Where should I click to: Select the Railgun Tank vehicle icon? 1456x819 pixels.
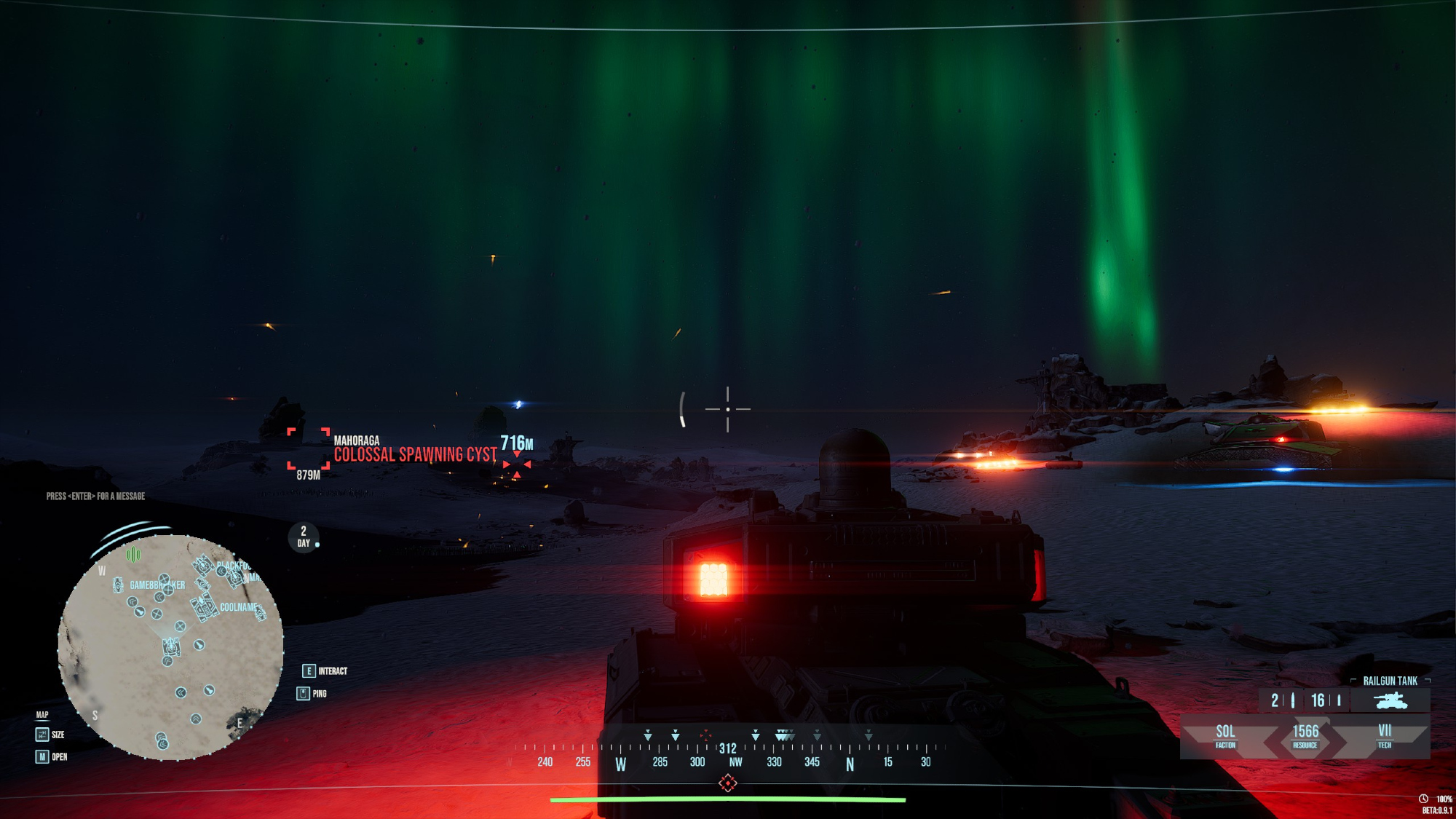click(x=1390, y=700)
